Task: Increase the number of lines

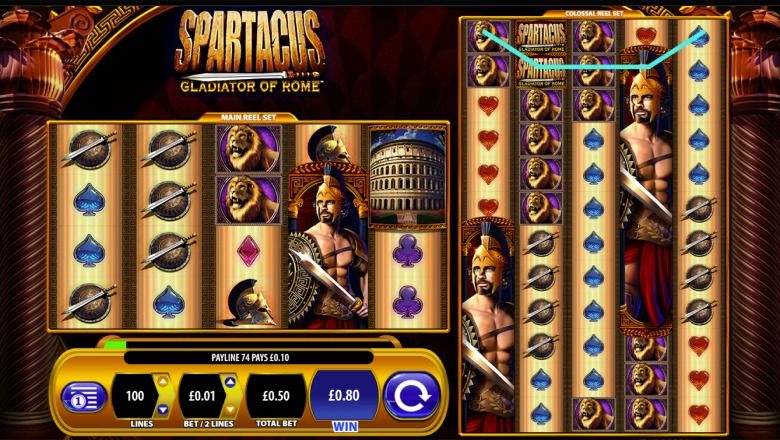Action: [162, 380]
